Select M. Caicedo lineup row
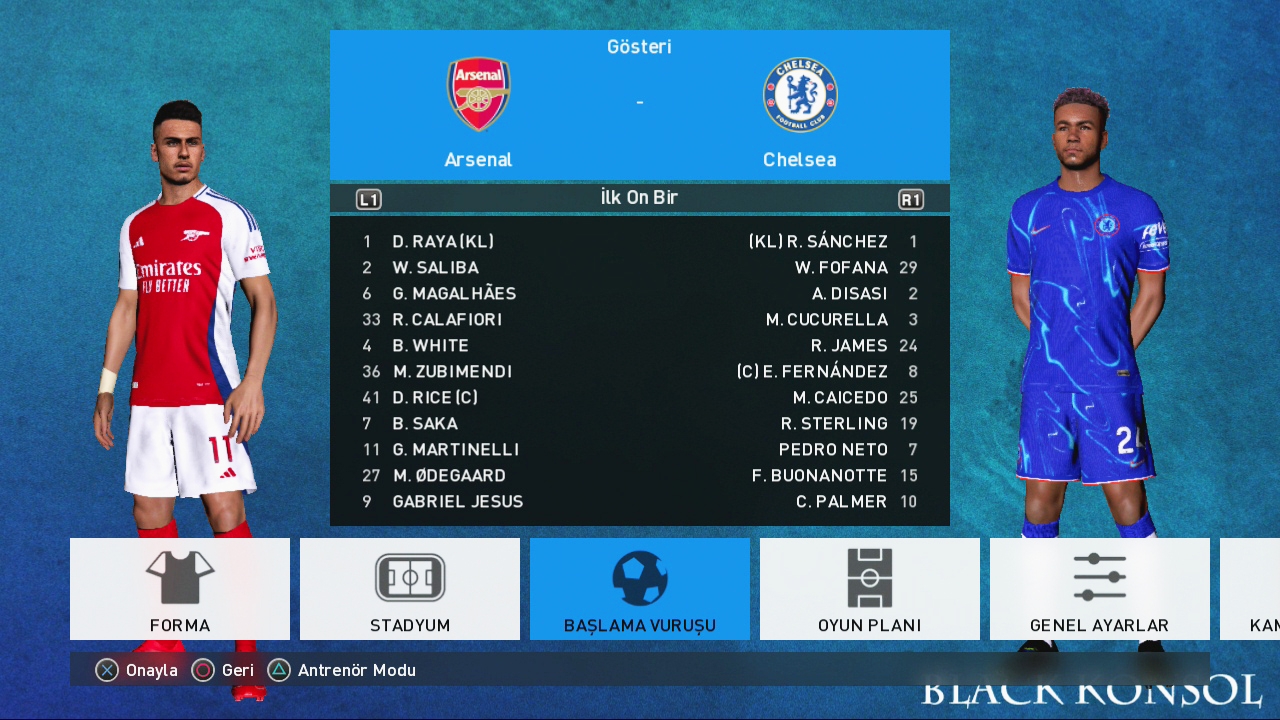 [840, 398]
